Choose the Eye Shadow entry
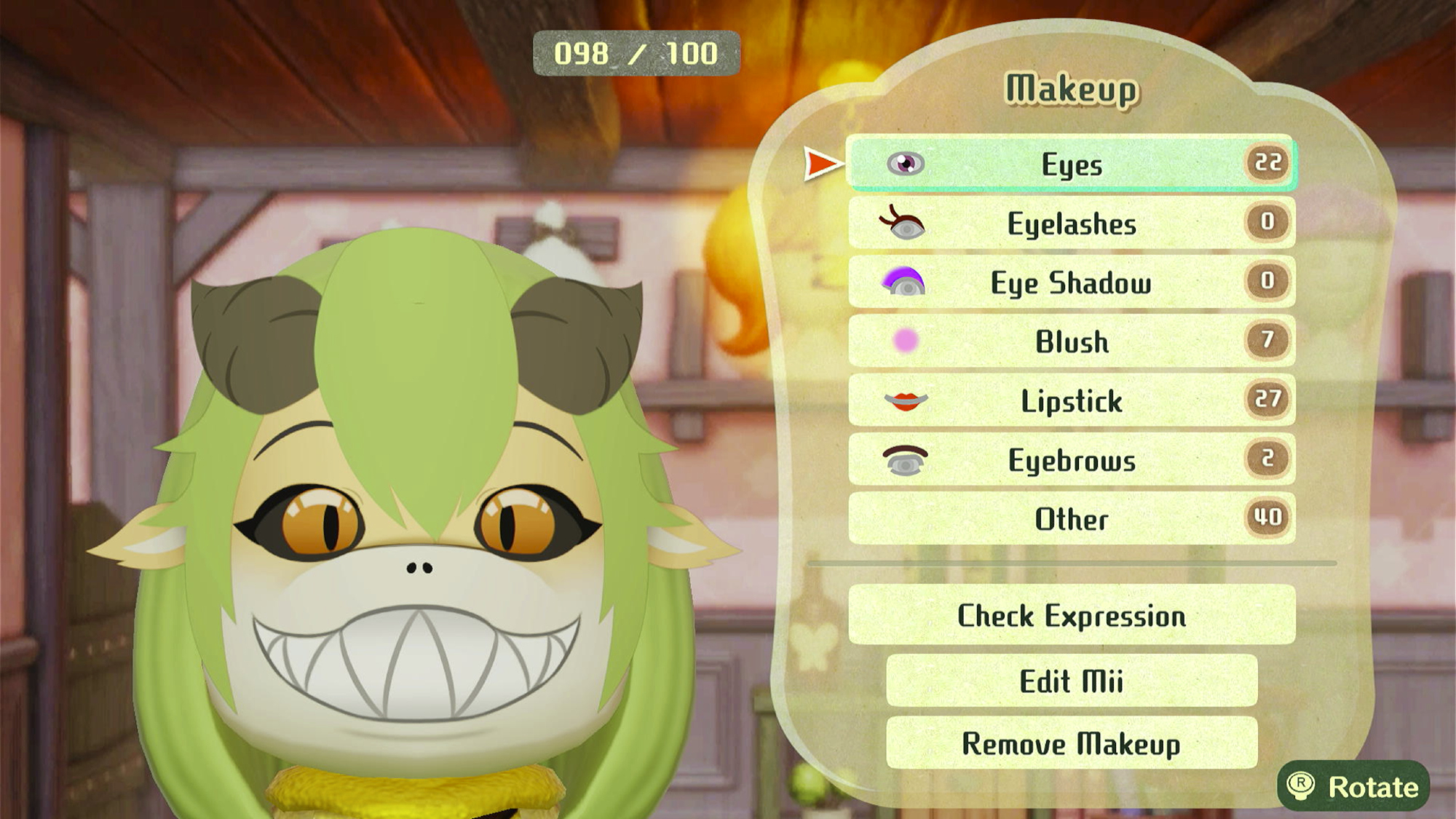The height and width of the screenshot is (819, 1456). (1071, 282)
